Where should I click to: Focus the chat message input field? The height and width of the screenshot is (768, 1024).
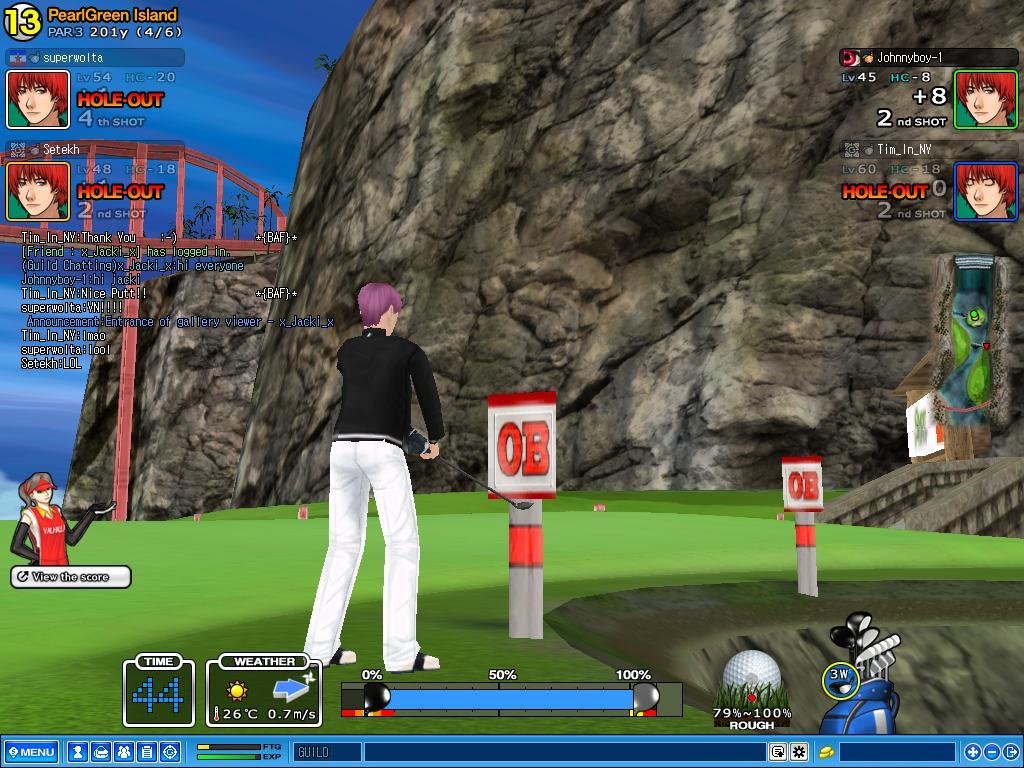565,752
